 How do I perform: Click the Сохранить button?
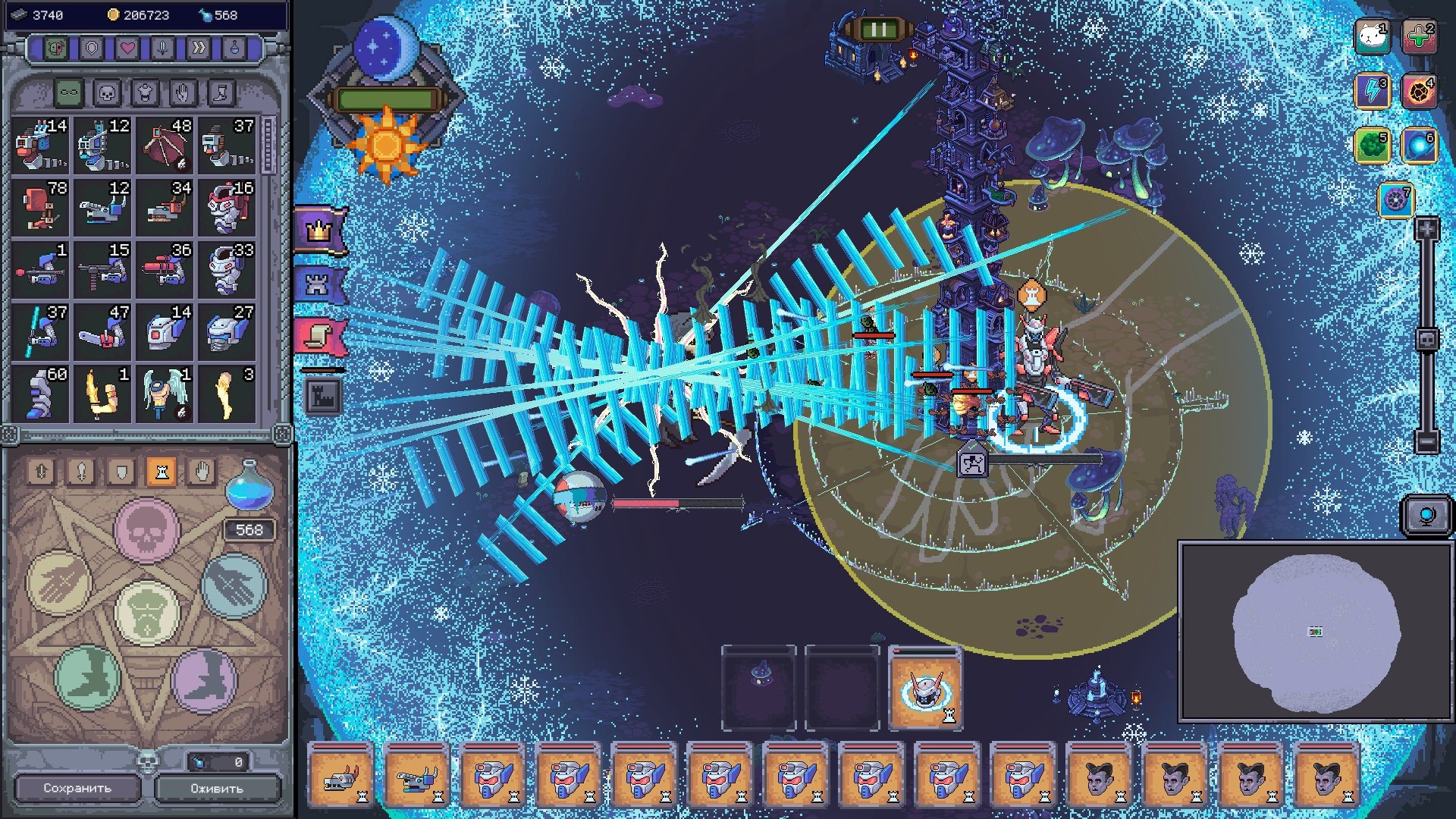coord(77,788)
